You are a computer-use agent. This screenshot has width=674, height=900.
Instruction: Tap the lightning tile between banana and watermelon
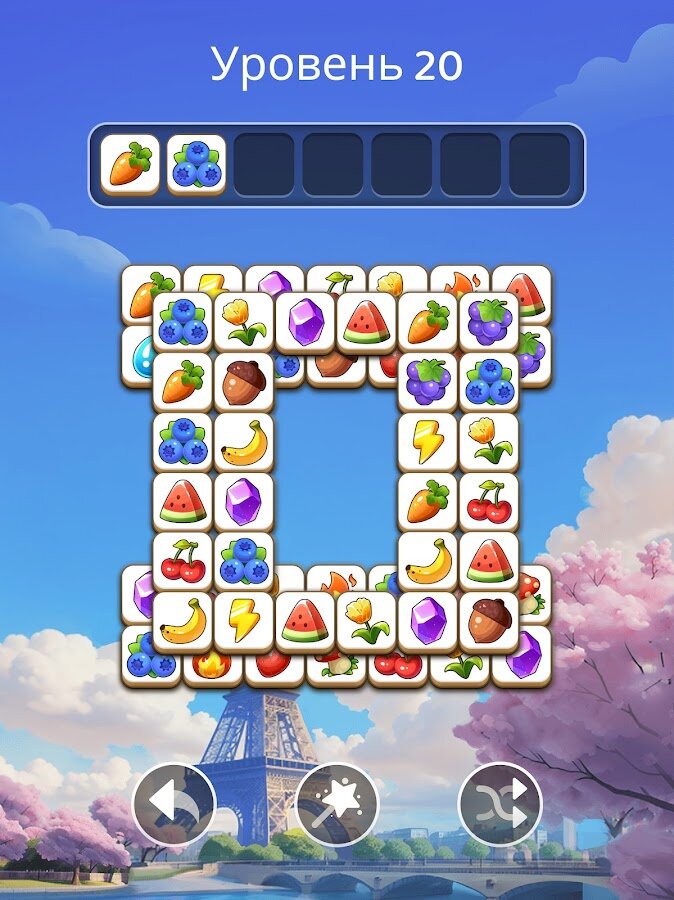243,622
